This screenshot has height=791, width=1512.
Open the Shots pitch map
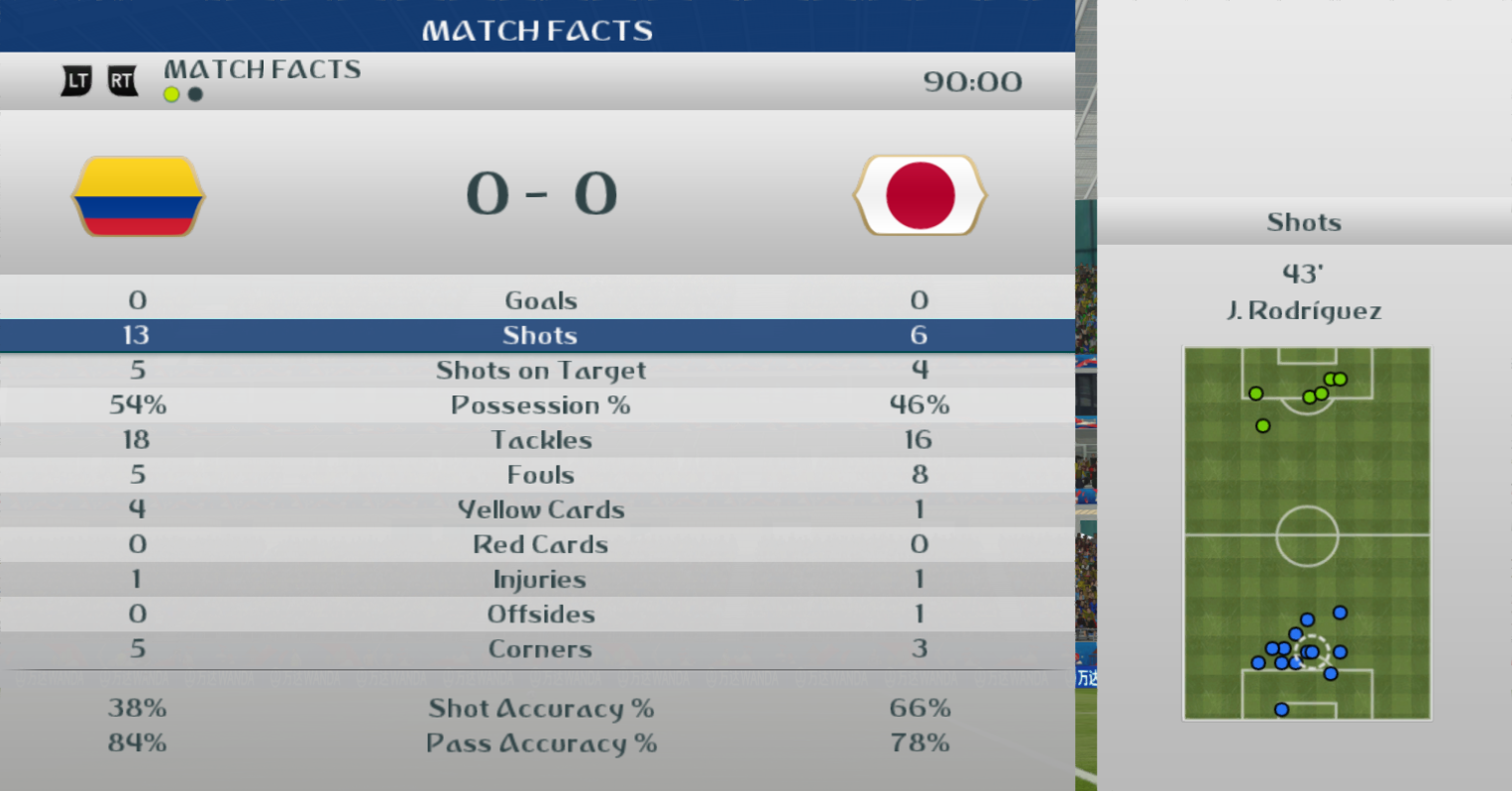tap(1306, 533)
